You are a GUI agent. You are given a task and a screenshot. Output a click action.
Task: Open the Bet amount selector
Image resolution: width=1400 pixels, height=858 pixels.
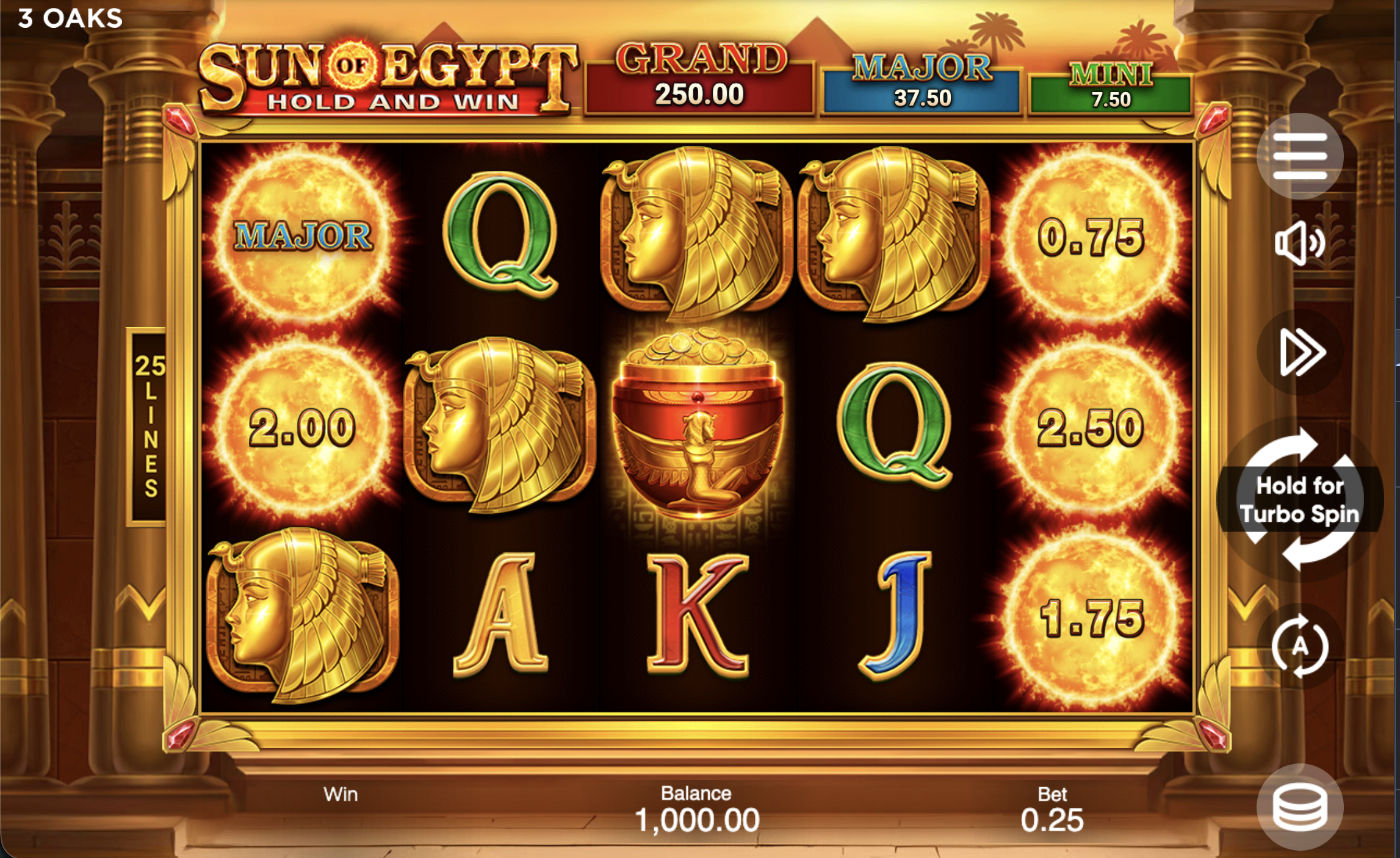(1053, 812)
